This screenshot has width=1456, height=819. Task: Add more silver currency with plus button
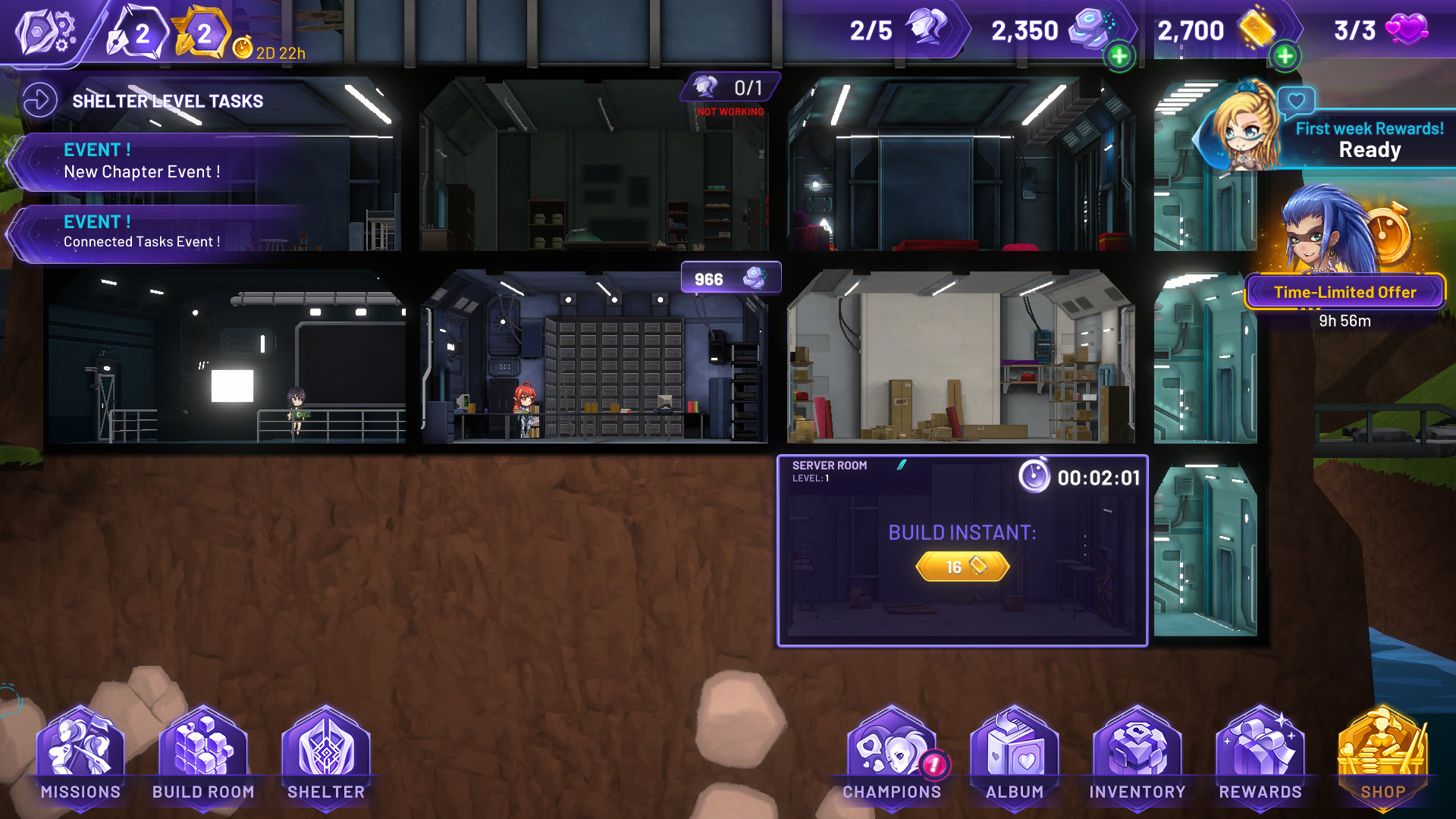[1119, 56]
